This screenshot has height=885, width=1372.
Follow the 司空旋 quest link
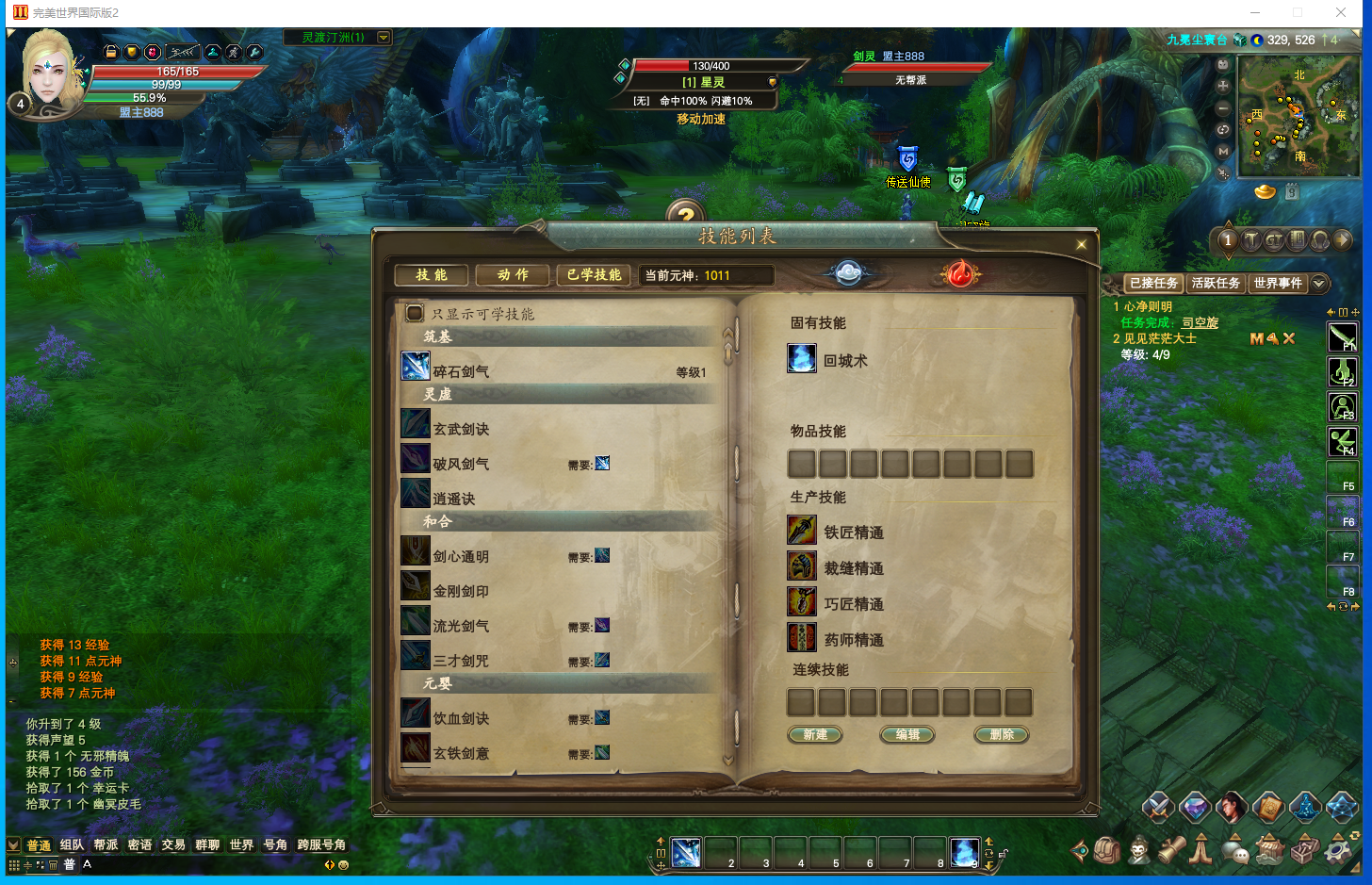click(1200, 322)
